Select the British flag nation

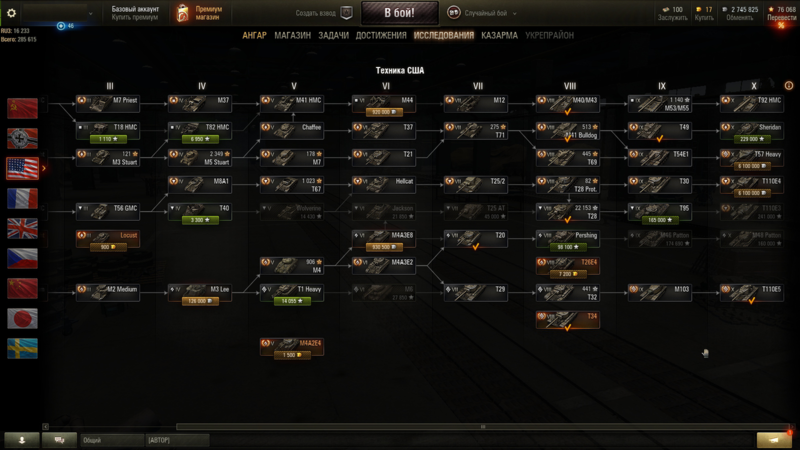(22, 228)
